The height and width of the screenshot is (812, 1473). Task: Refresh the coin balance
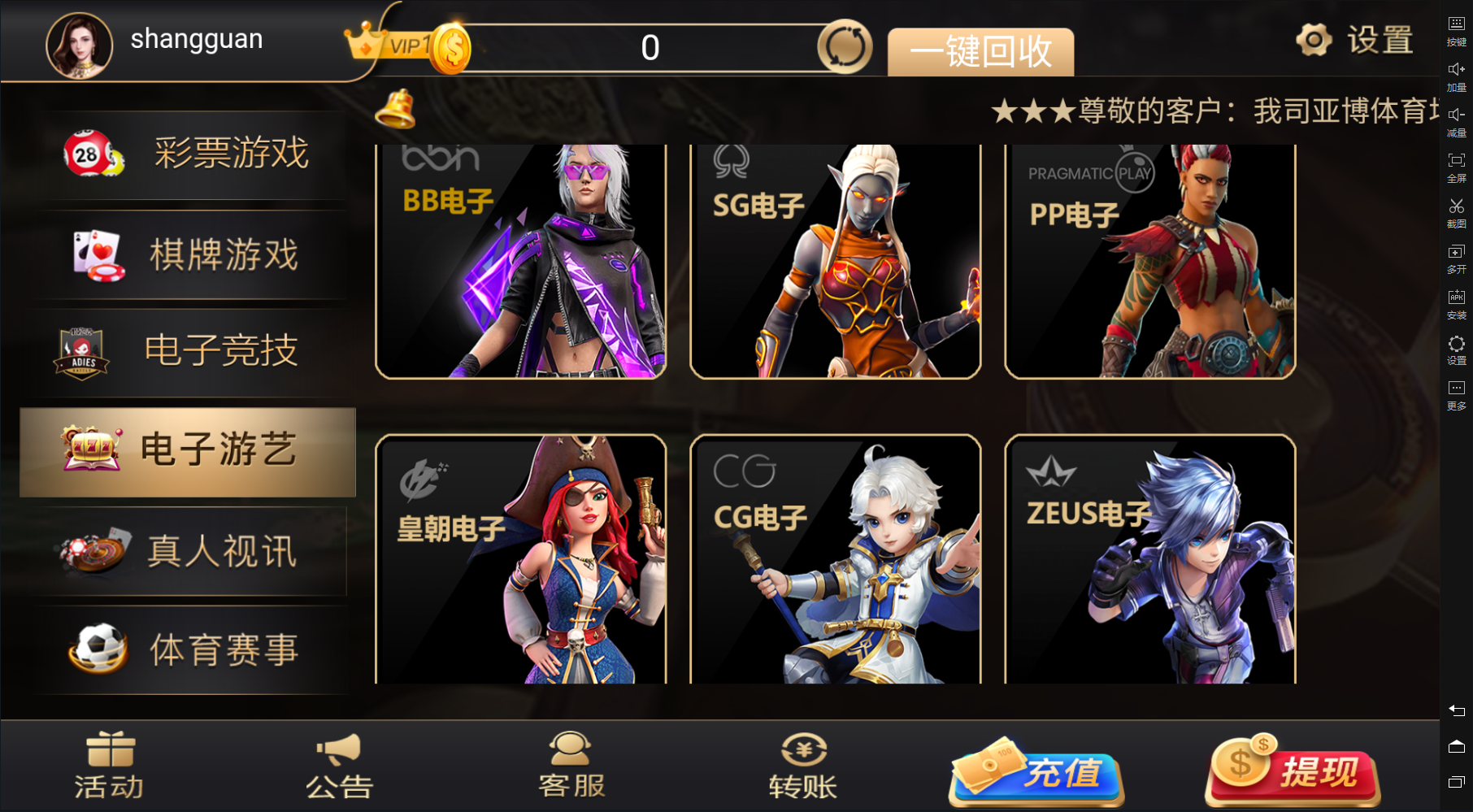(x=845, y=47)
